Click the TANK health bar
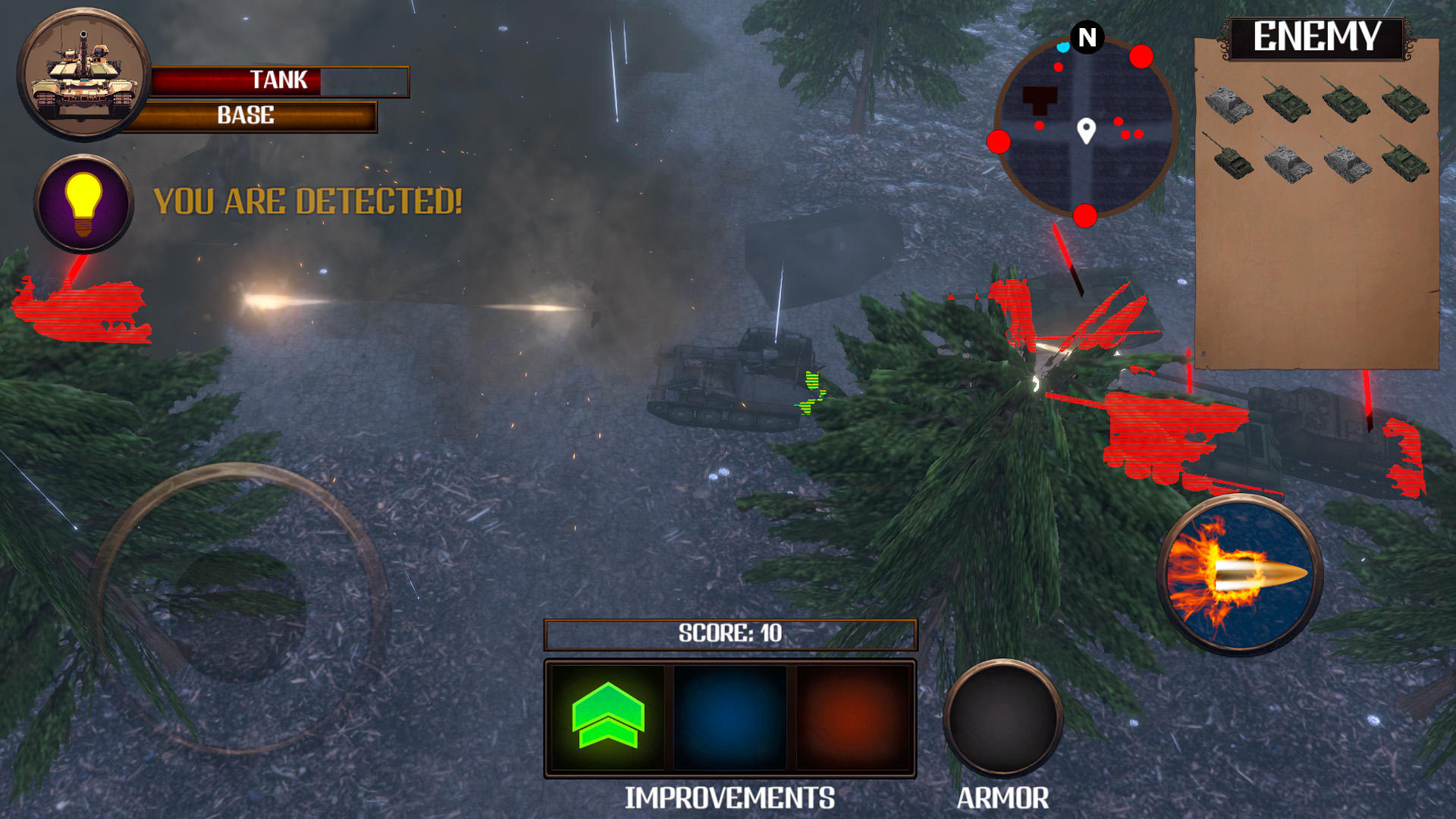Image resolution: width=1456 pixels, height=819 pixels. [279, 80]
